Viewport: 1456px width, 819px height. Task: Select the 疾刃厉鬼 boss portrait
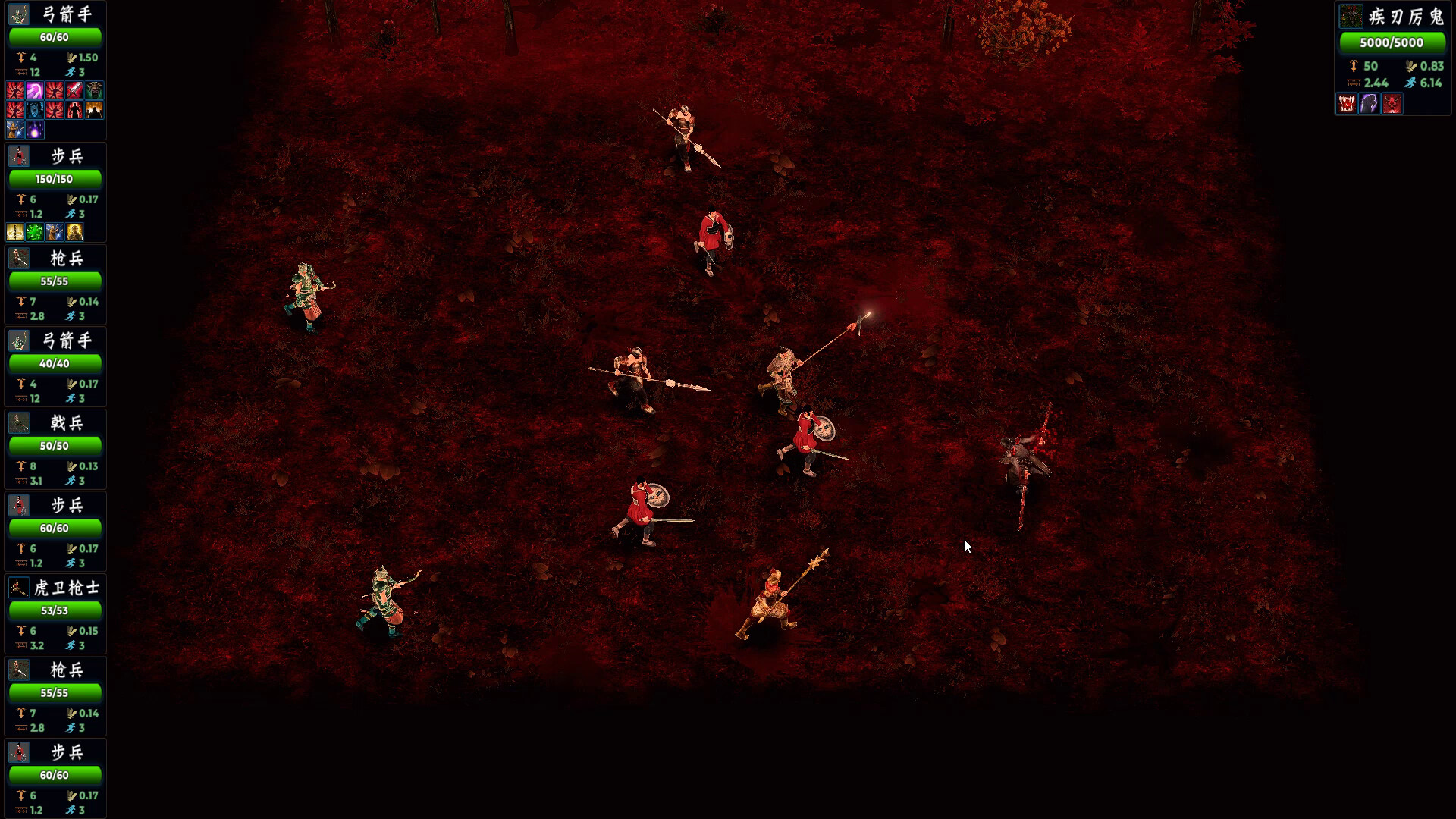point(1351,16)
